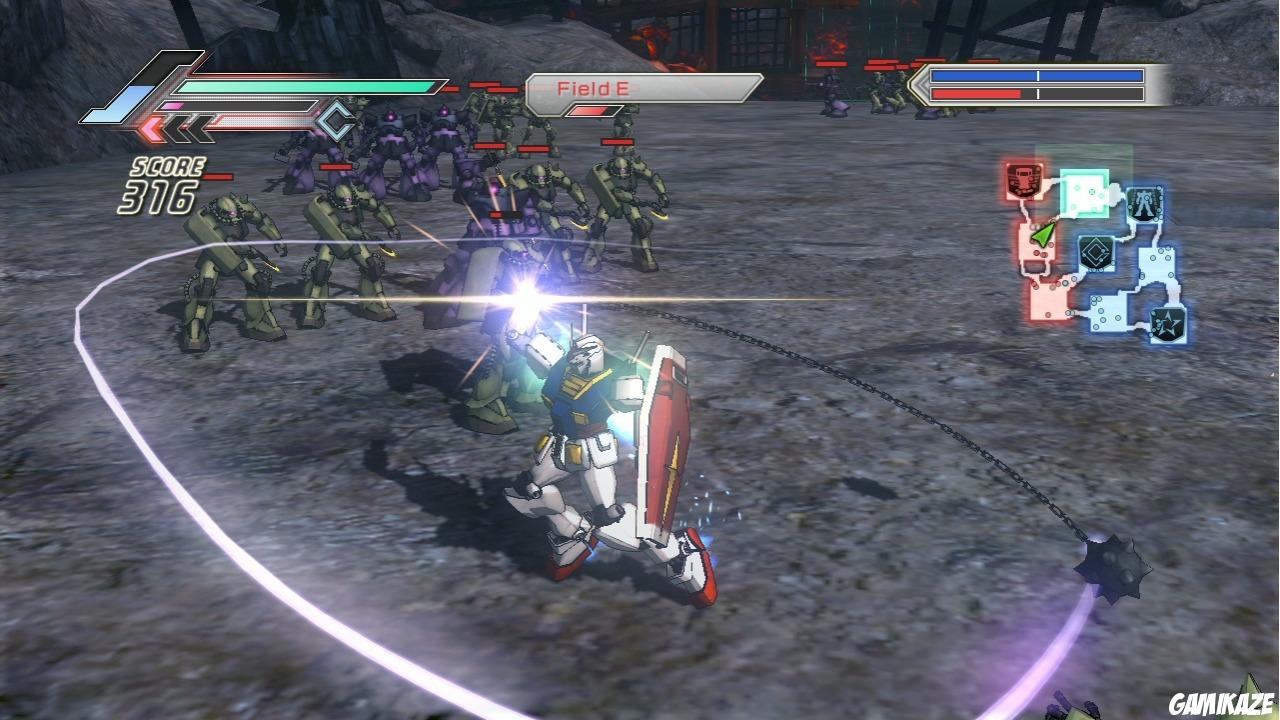1280x720 pixels.
Task: Click the green highlighted field square on the minimap
Action: (1084, 191)
